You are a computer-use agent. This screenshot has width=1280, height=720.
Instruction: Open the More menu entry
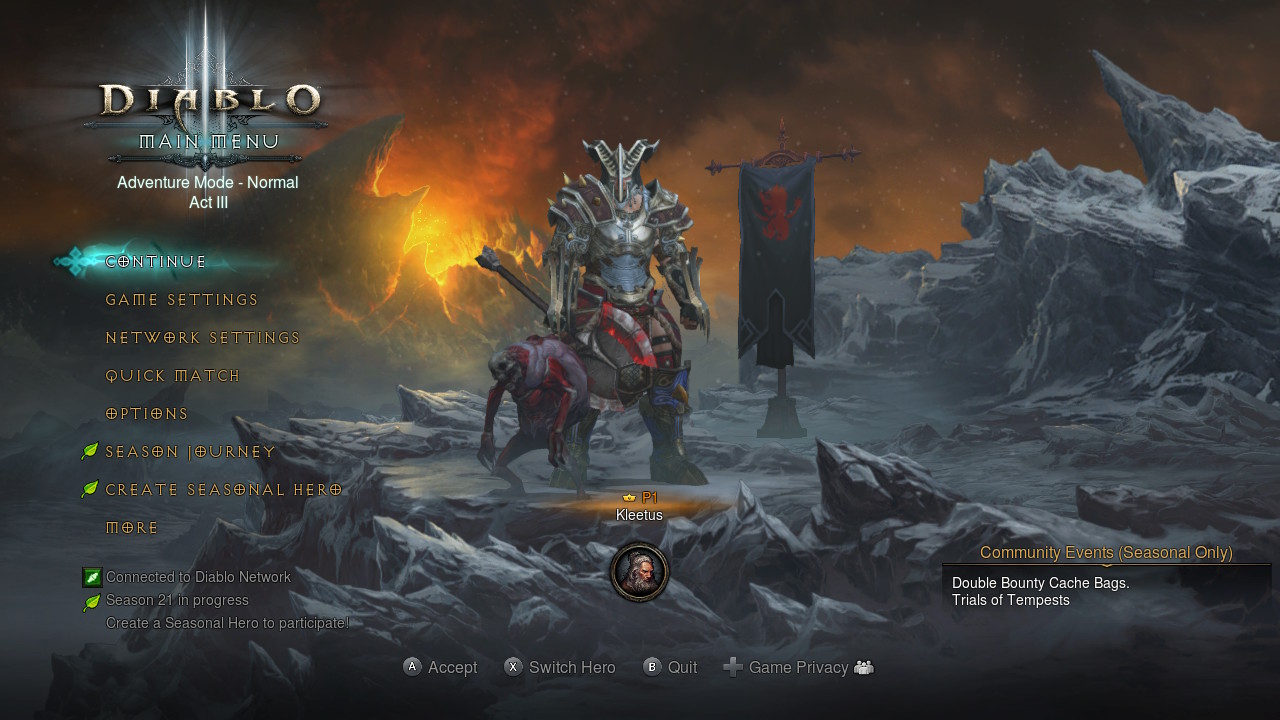click(x=132, y=528)
